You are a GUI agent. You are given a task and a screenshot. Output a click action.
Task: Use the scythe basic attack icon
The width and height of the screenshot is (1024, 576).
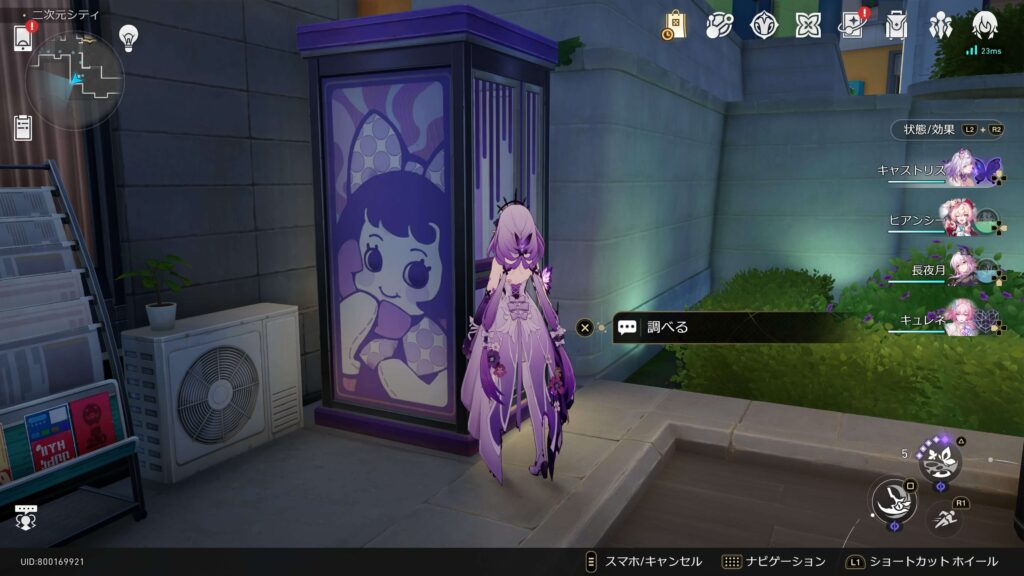(891, 499)
